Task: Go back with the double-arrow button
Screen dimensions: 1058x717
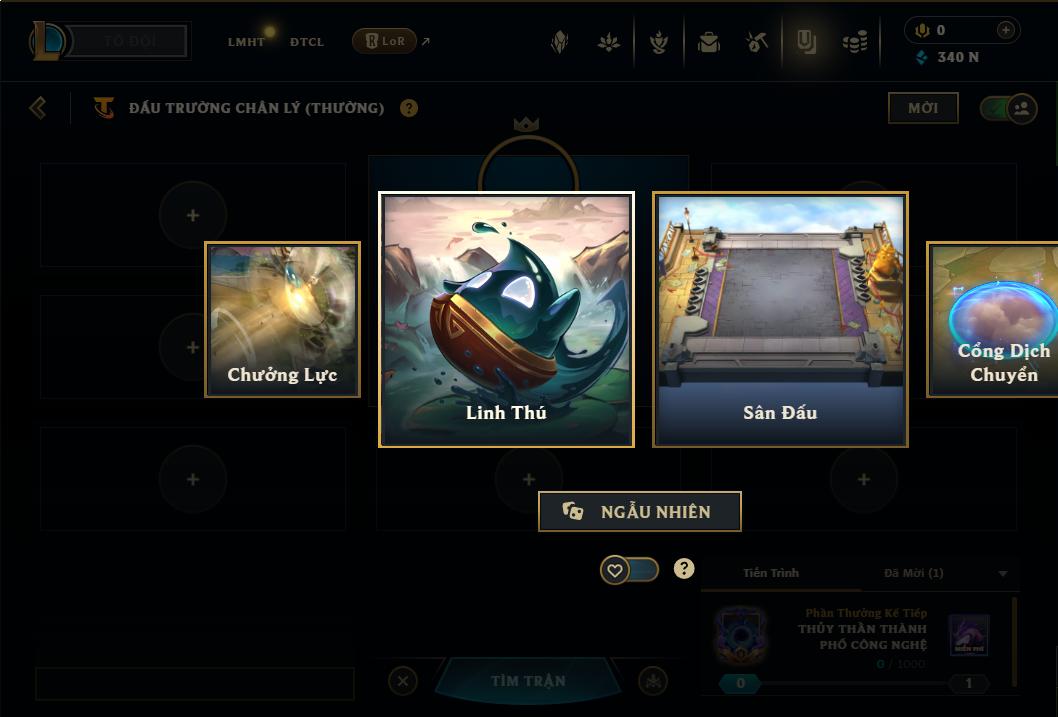Action: 38,107
